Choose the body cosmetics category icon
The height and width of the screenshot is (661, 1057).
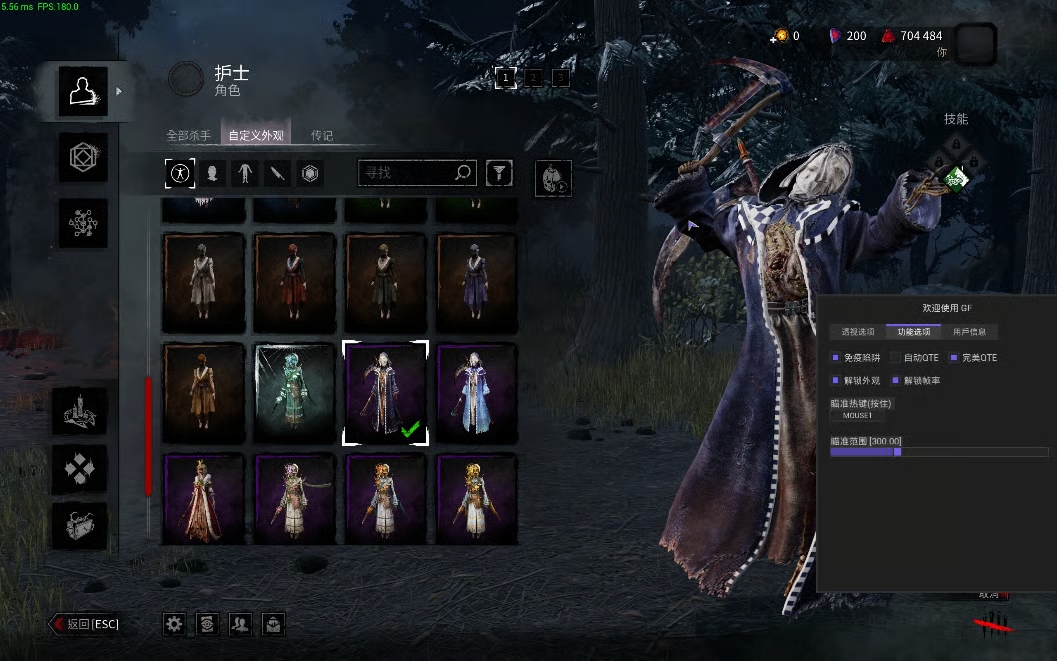point(245,174)
